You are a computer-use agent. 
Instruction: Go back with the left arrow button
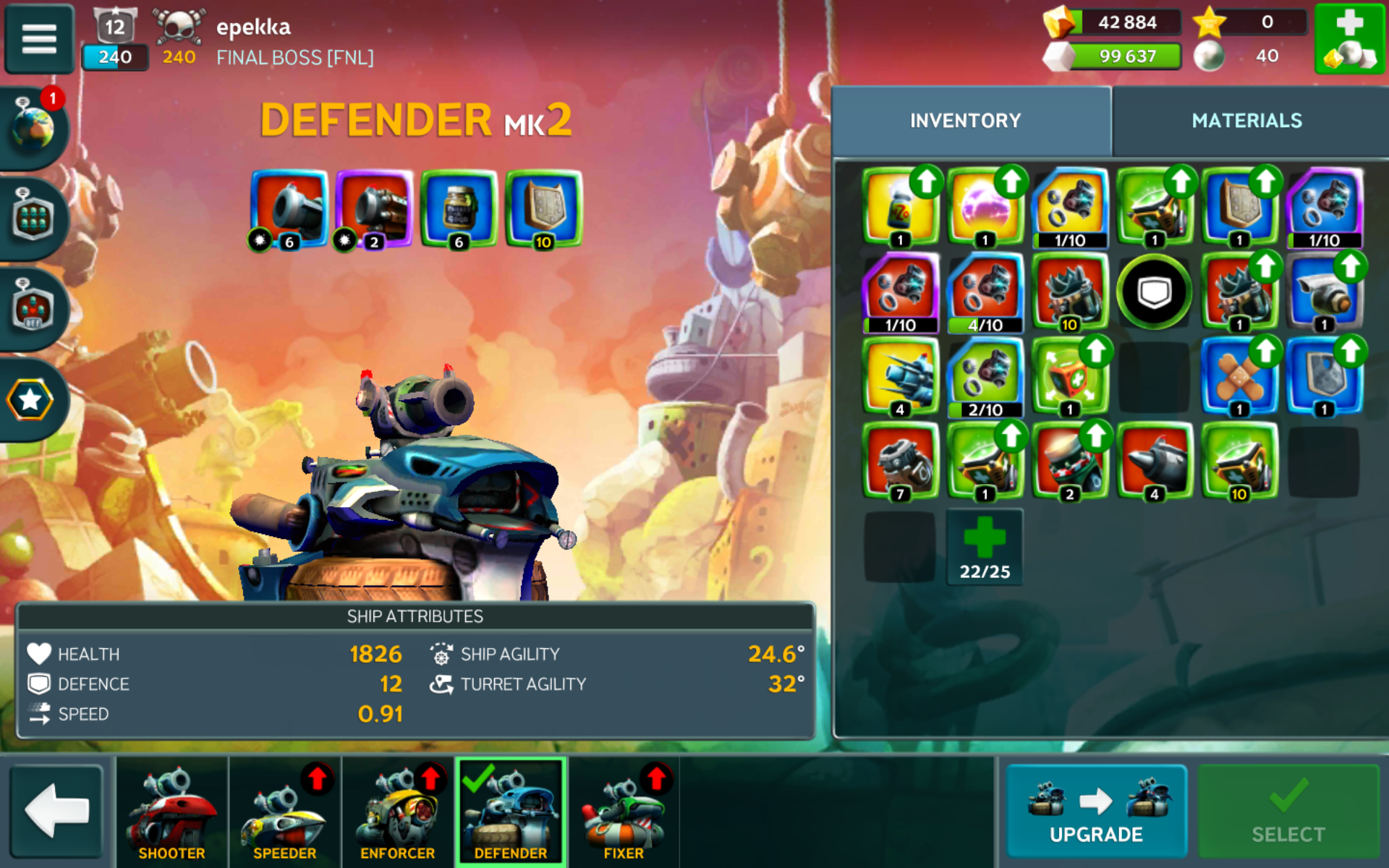pos(56,811)
